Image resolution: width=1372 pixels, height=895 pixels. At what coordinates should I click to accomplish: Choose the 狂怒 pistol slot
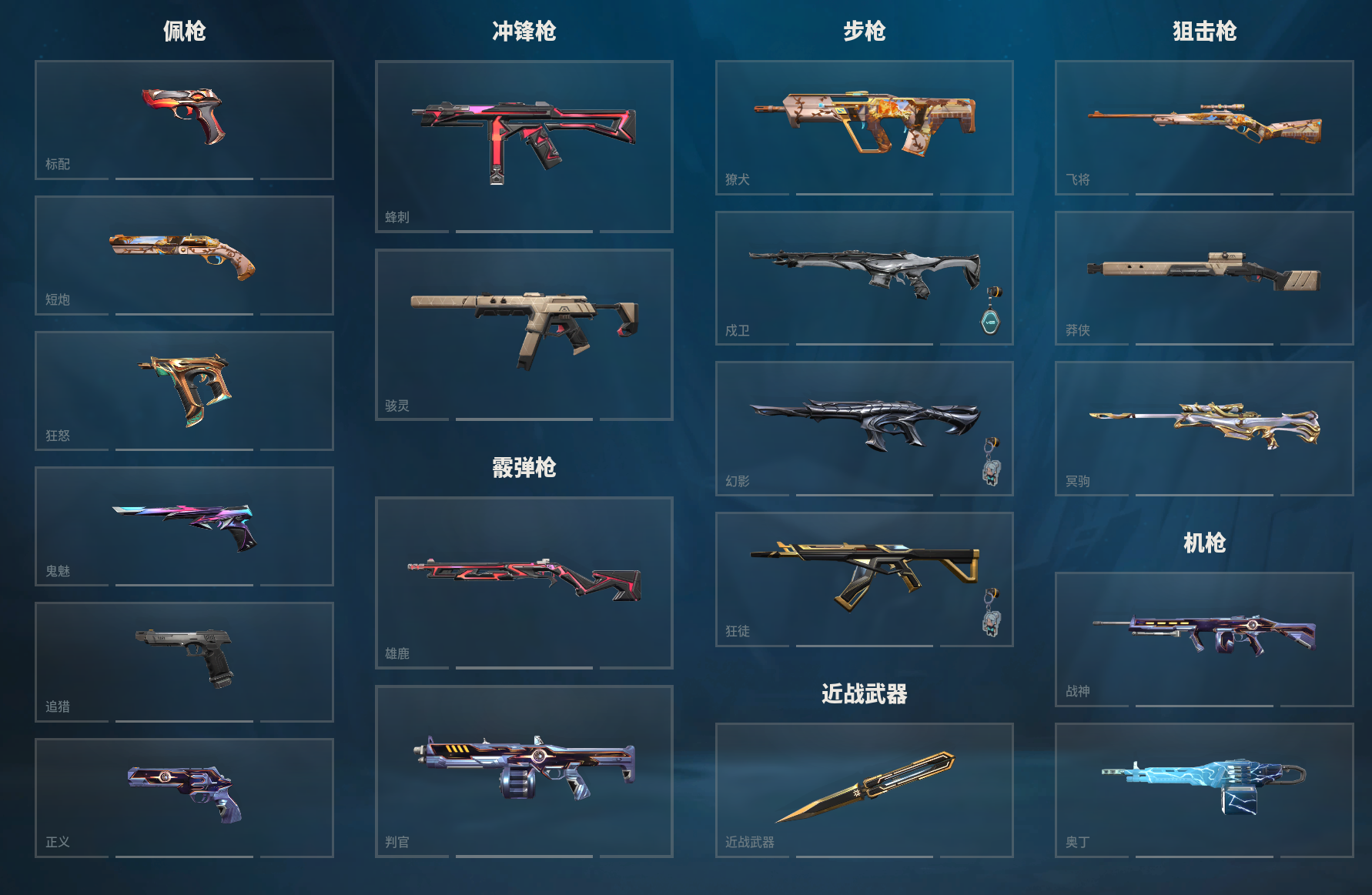(184, 390)
